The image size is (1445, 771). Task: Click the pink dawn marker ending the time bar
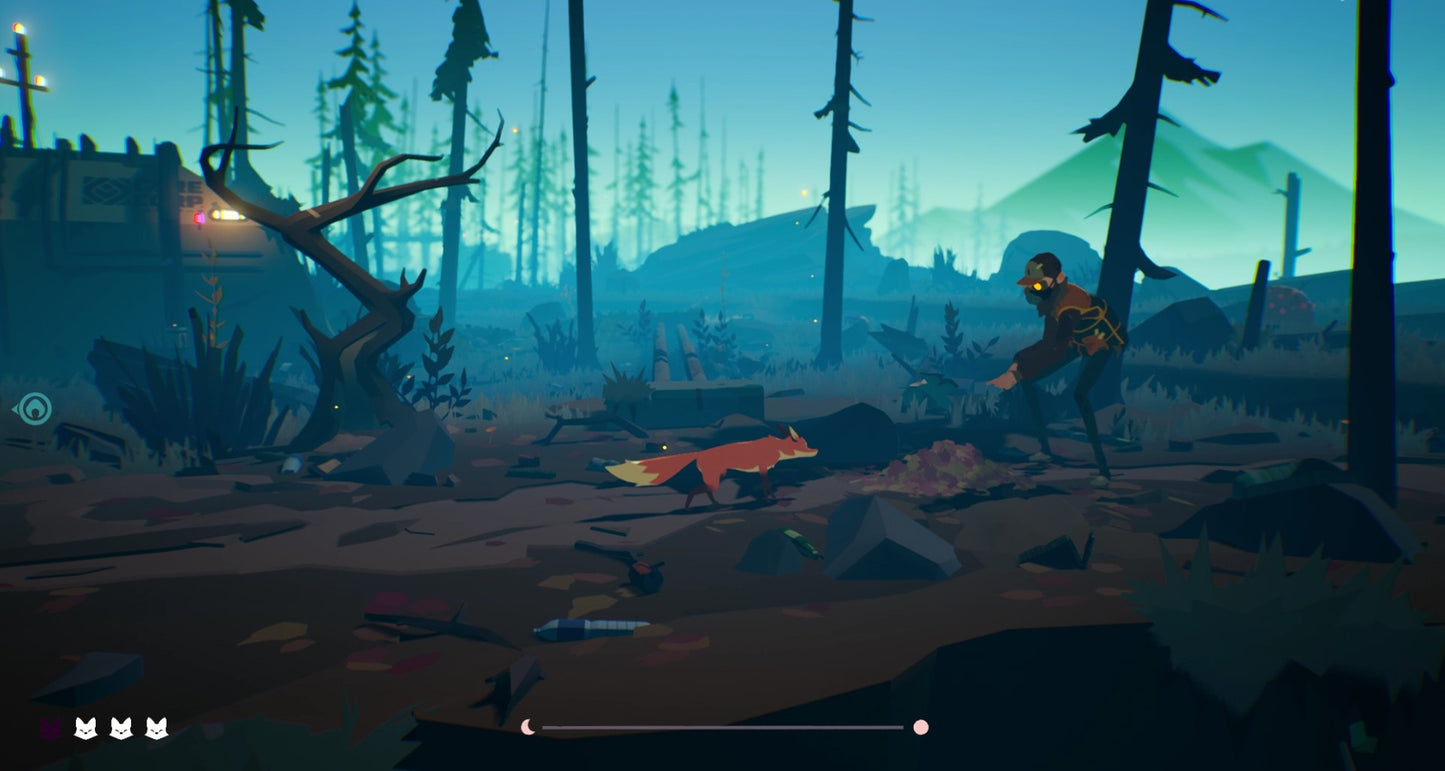(x=921, y=727)
